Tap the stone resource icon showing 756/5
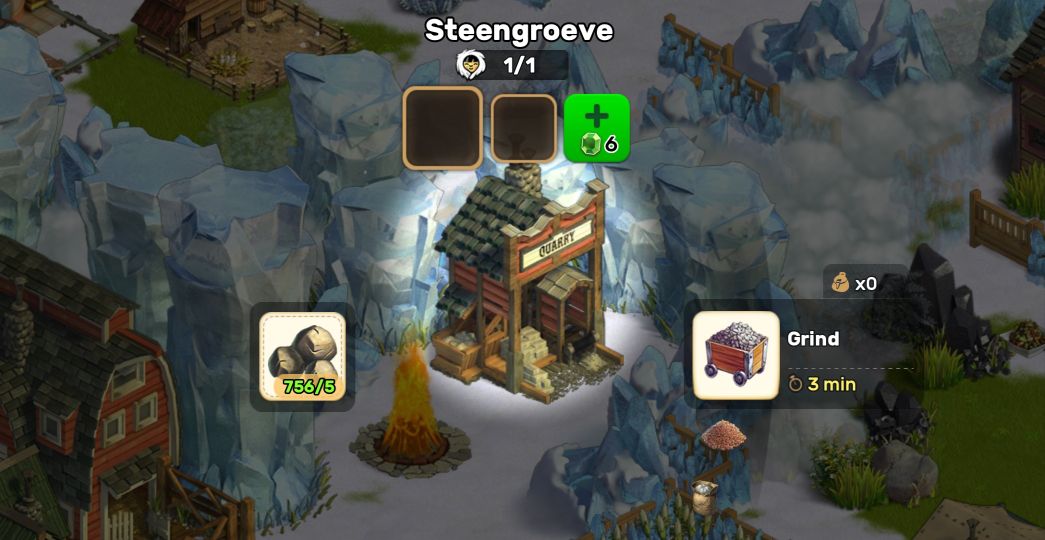The image size is (1045, 540). [x=302, y=356]
